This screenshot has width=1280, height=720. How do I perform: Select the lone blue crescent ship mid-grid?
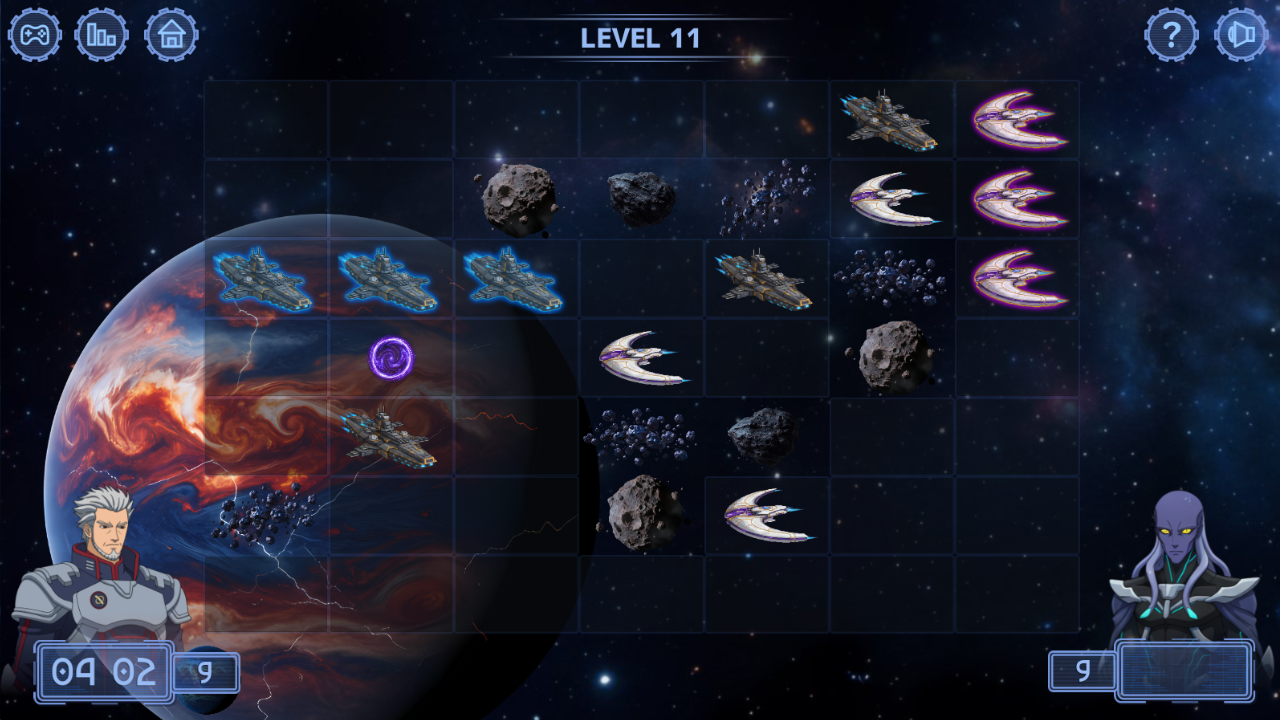pyautogui.click(x=641, y=357)
